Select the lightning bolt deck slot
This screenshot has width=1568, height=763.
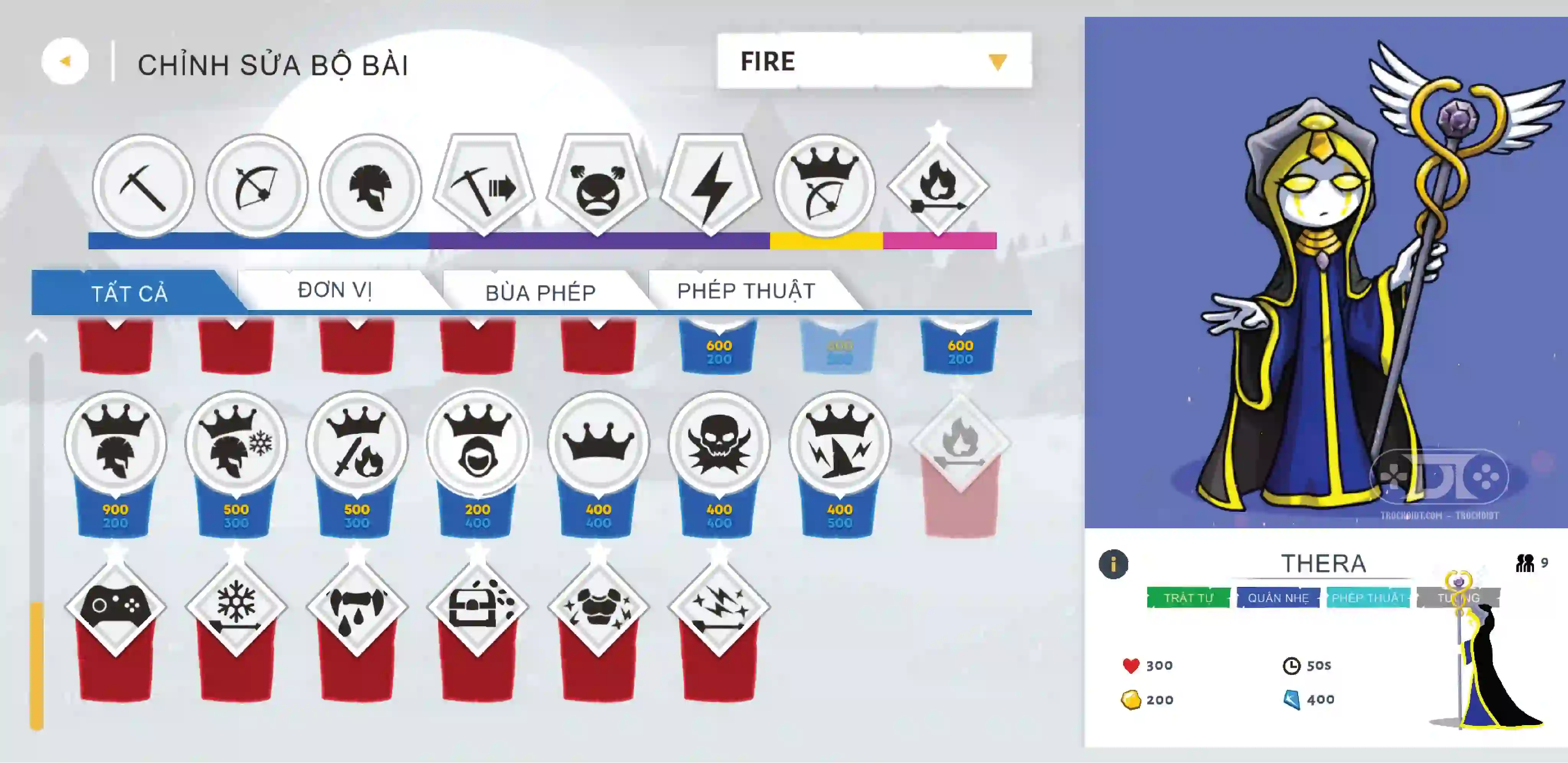point(711,185)
